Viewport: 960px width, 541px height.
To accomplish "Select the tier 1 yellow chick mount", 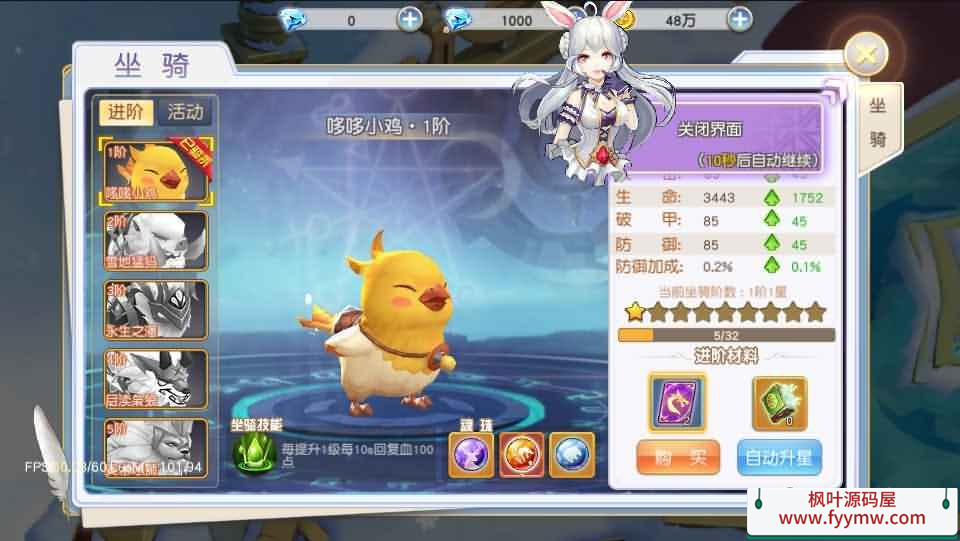I will pos(157,170).
